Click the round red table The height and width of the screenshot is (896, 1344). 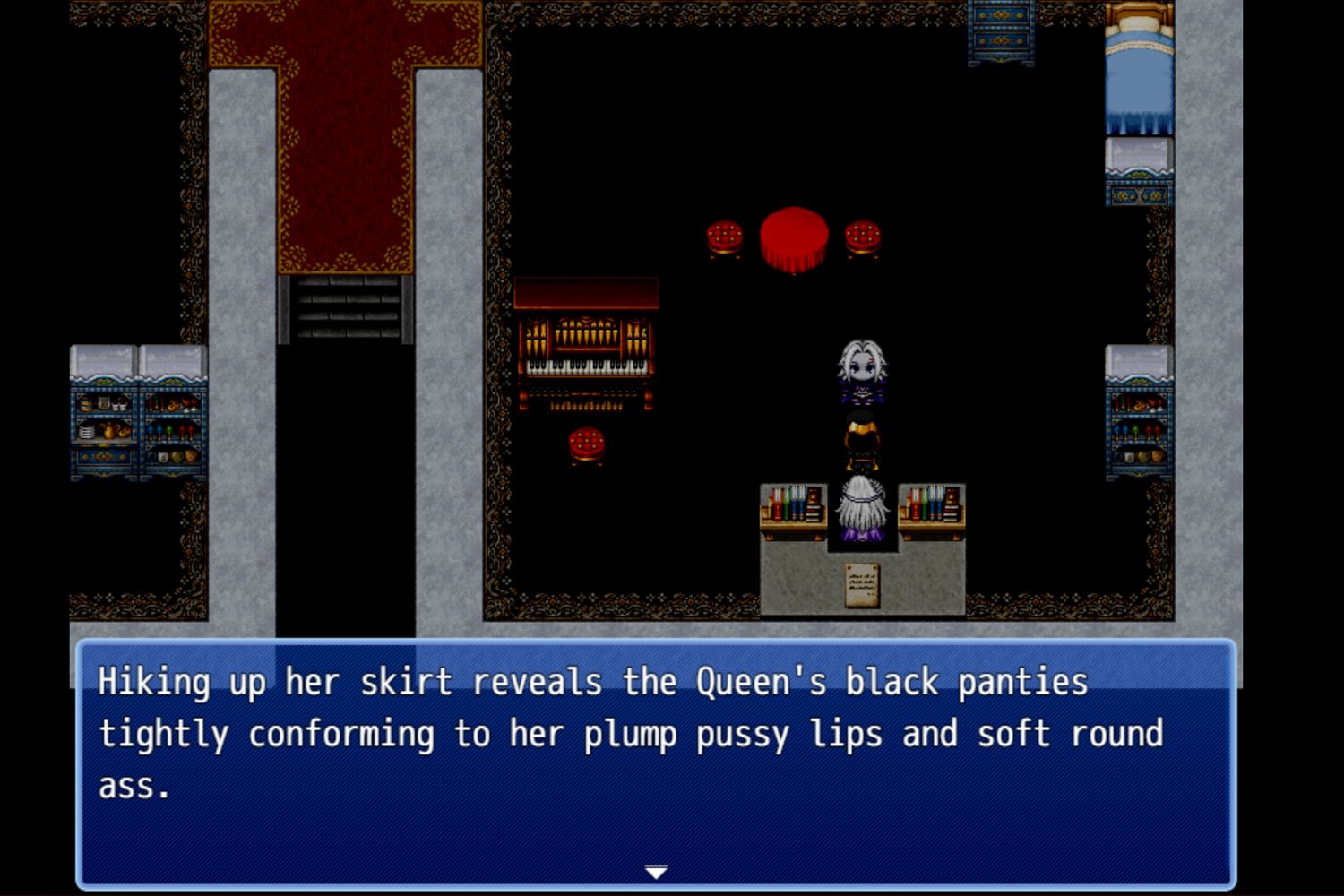[x=793, y=235]
